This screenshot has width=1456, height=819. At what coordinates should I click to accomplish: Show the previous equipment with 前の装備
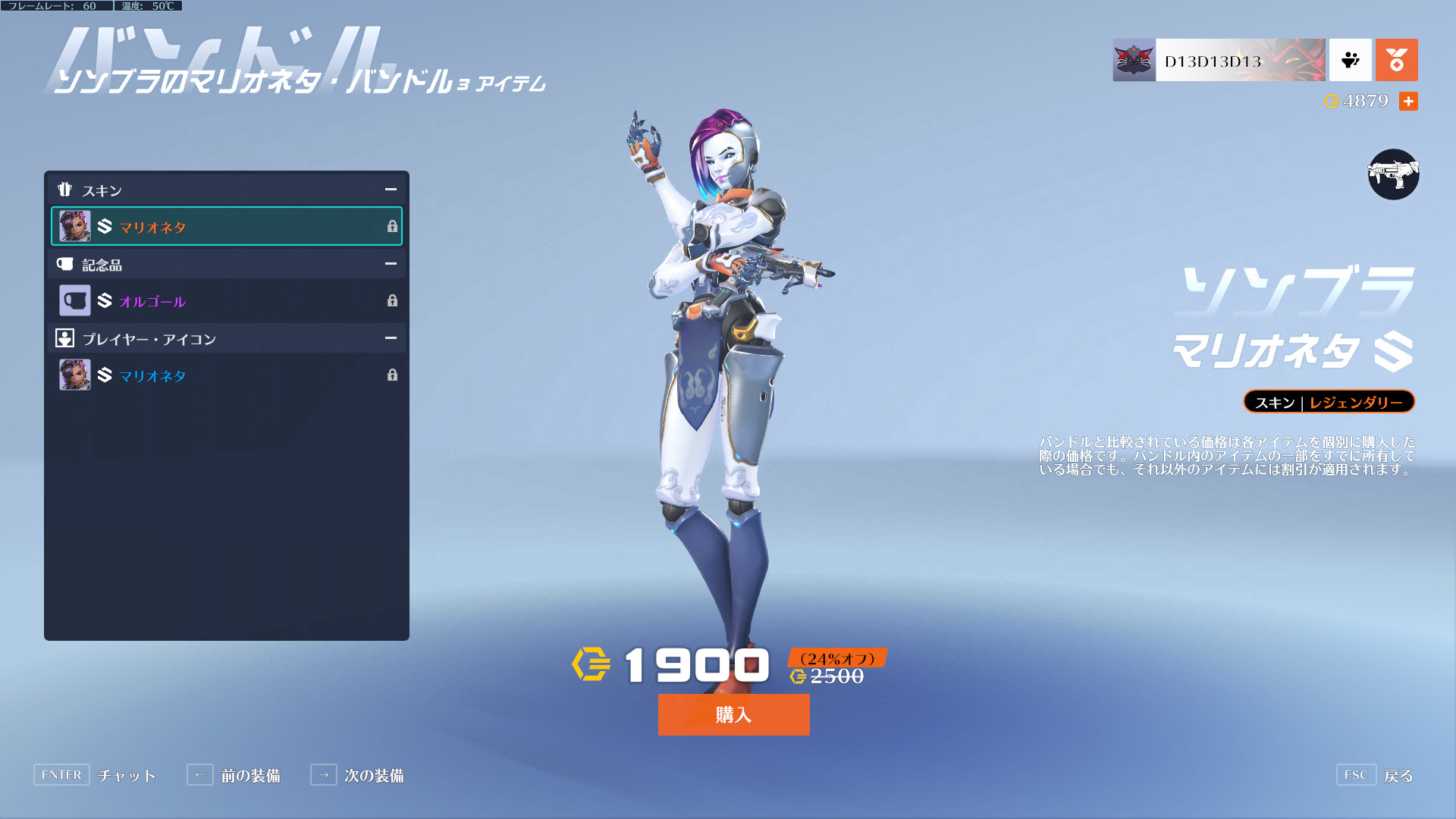pos(234,775)
